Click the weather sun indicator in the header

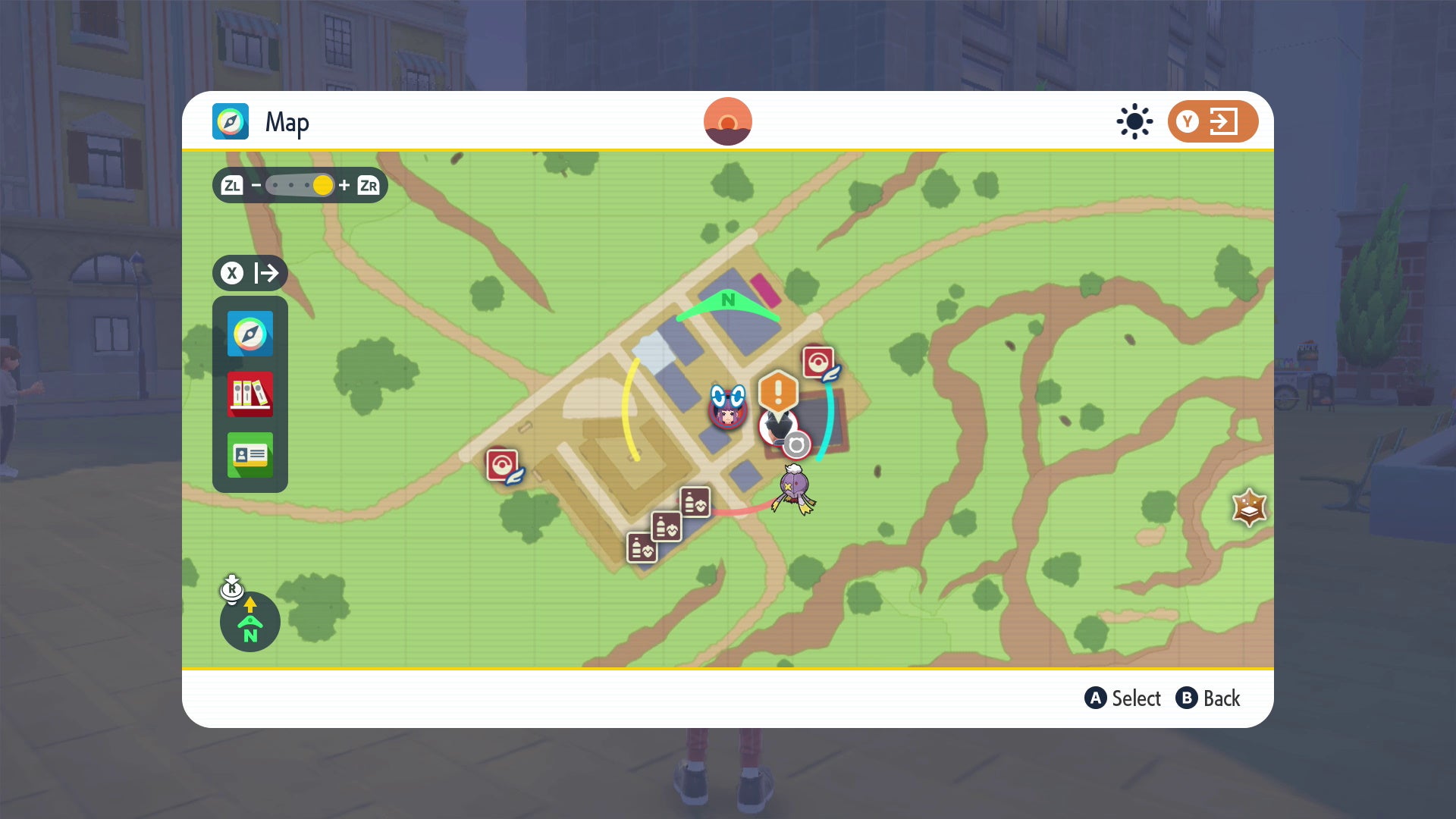tap(1134, 121)
